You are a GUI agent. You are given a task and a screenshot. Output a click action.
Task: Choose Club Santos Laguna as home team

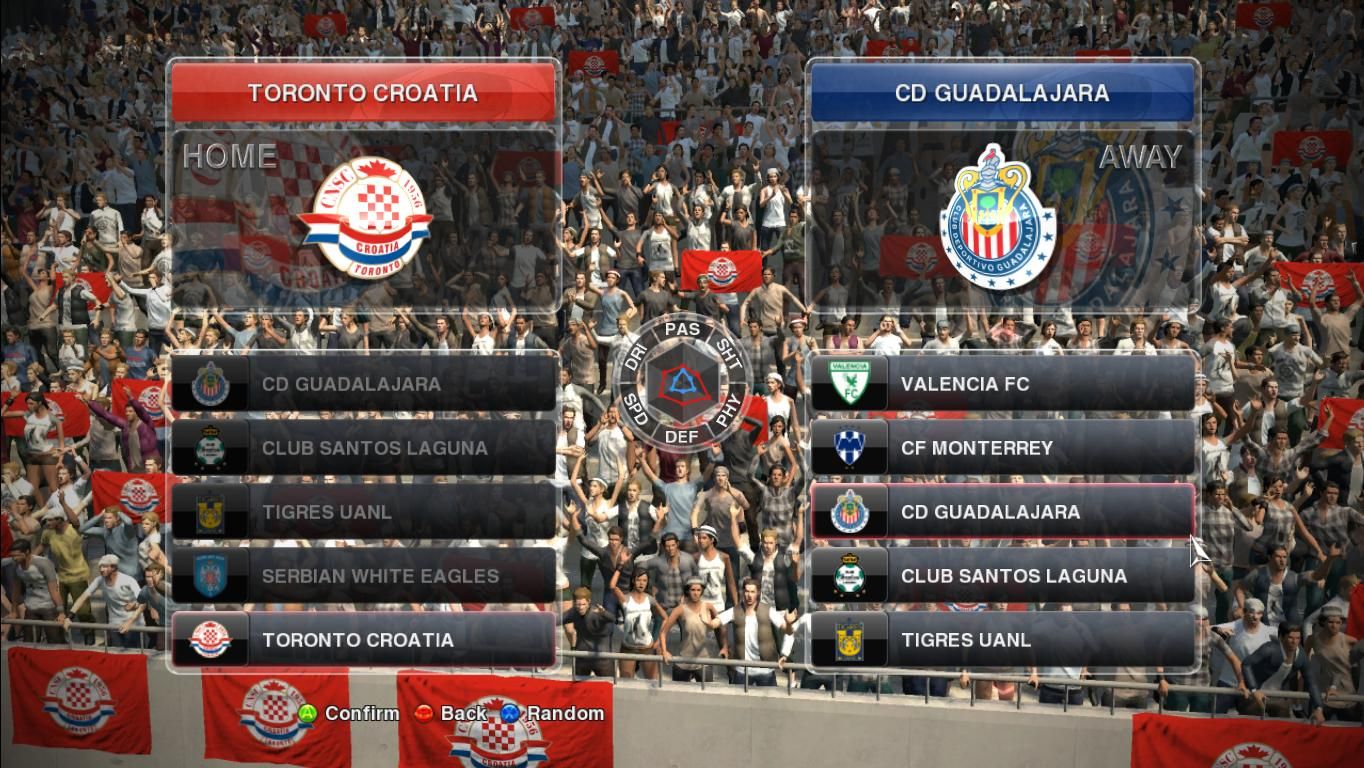364,448
